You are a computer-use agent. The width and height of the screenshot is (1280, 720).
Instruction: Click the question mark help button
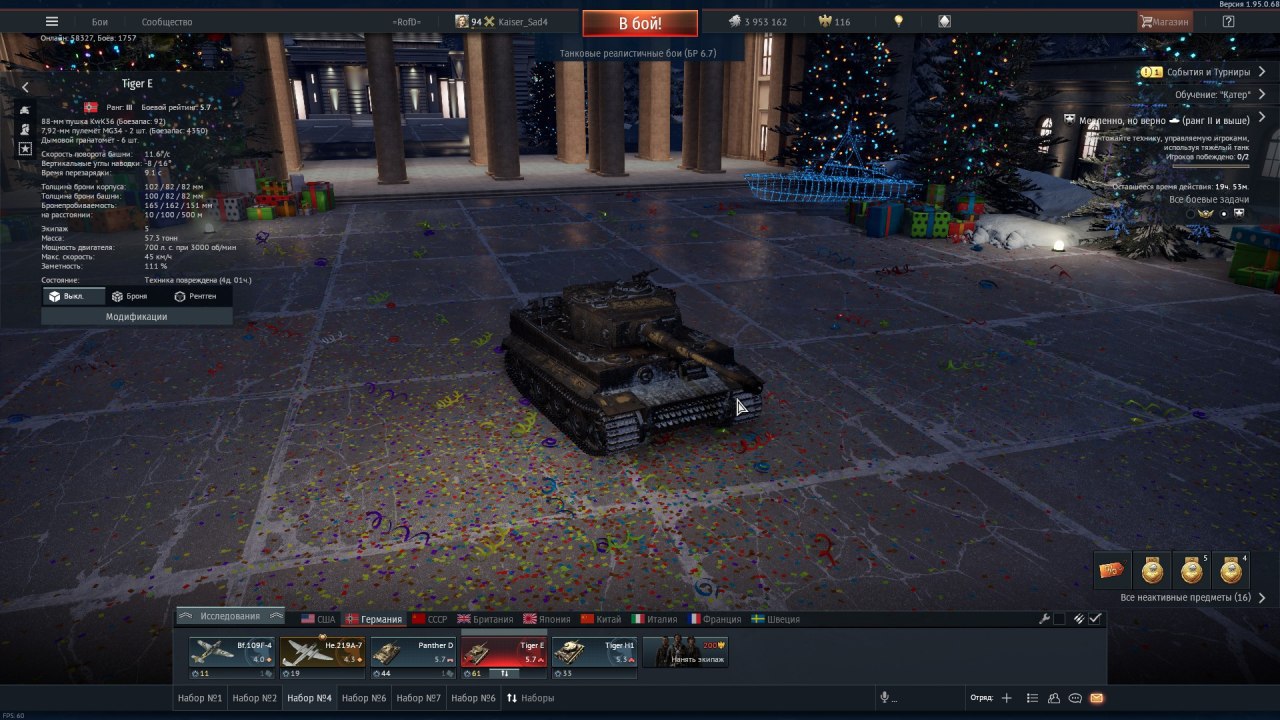pyautogui.click(x=1228, y=22)
